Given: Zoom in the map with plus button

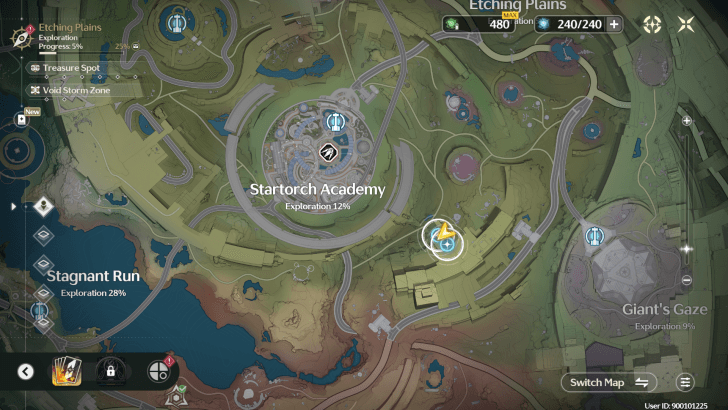Looking at the screenshot, I should 686,120.
